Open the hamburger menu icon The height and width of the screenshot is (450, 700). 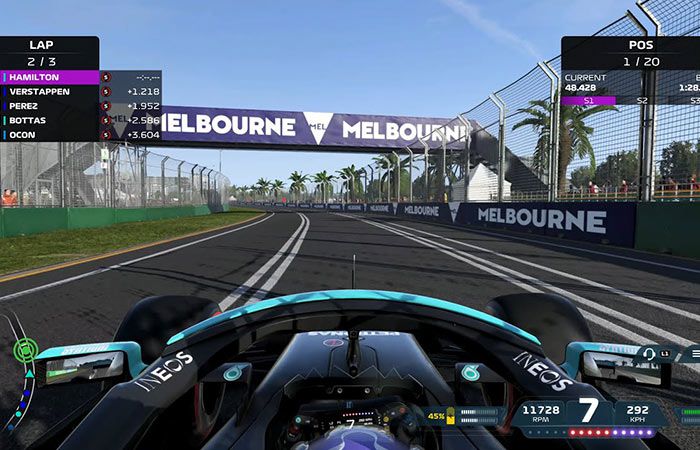tap(691, 353)
